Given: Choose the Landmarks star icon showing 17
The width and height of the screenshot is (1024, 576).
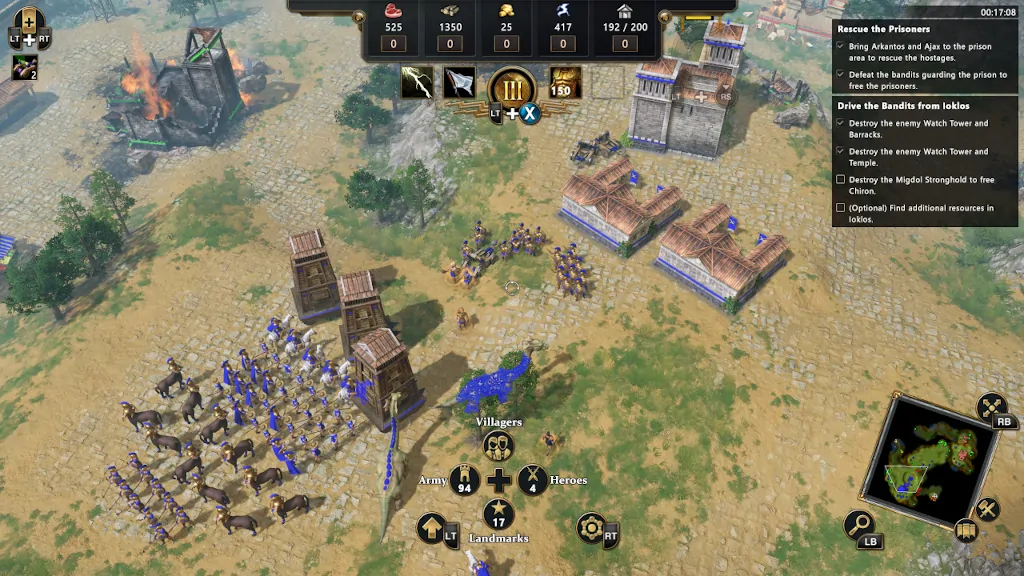Looking at the screenshot, I should click(498, 515).
